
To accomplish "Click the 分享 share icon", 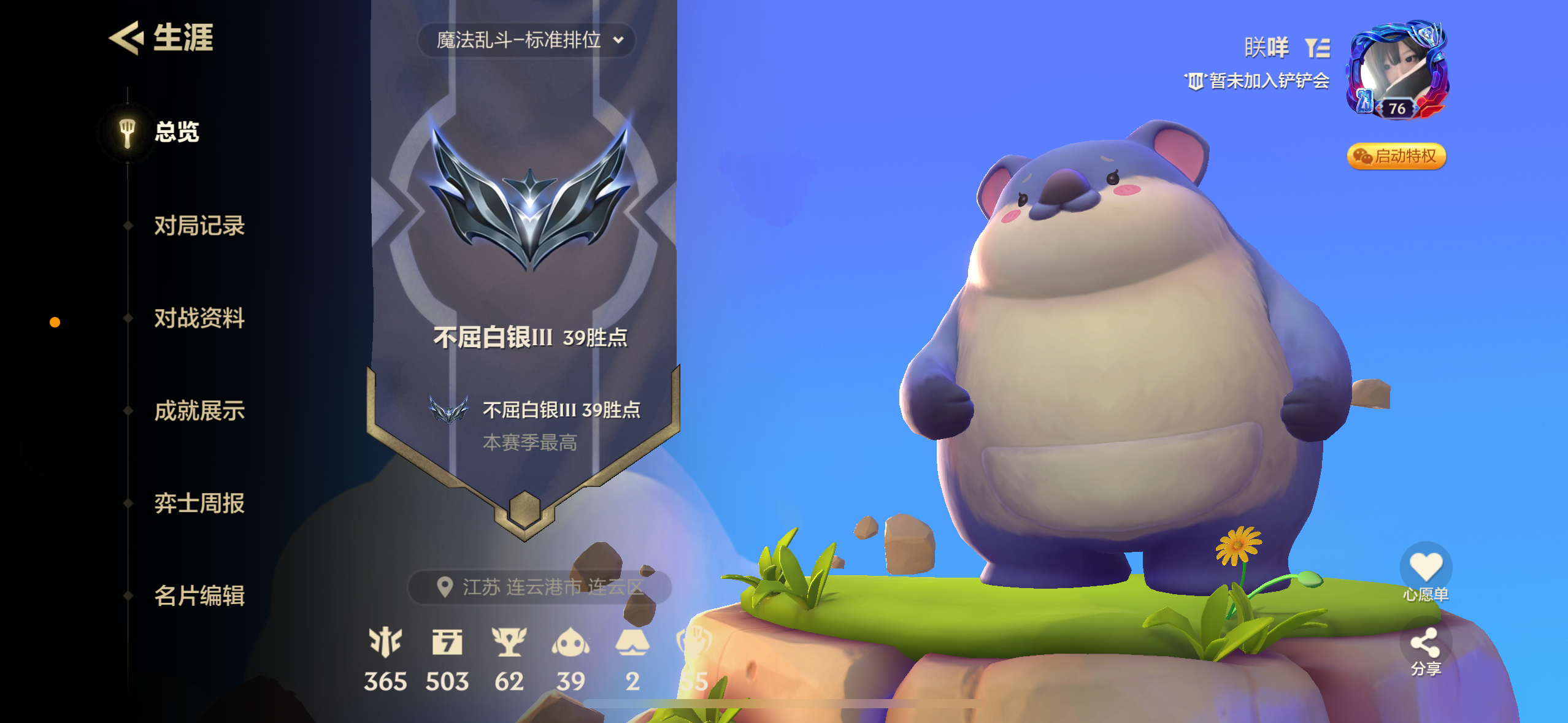I will pyautogui.click(x=1426, y=643).
